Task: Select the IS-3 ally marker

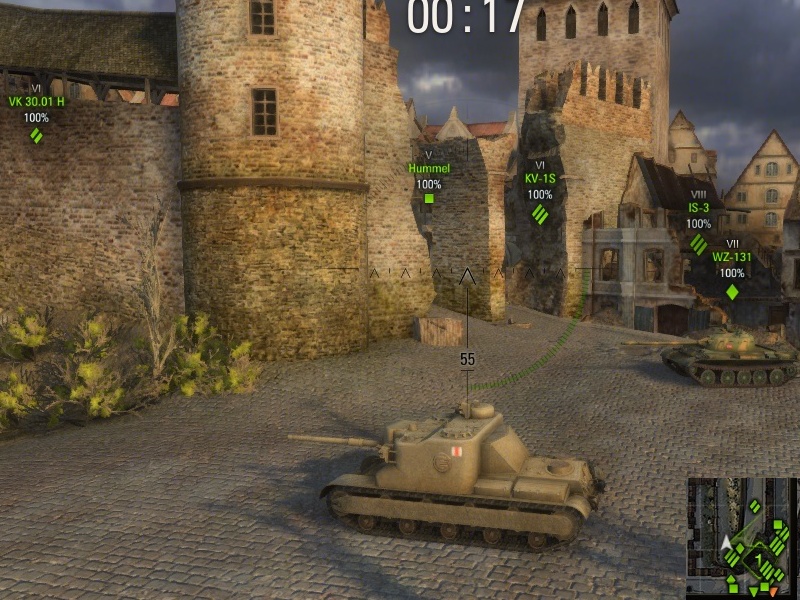Action: pyautogui.click(x=699, y=242)
